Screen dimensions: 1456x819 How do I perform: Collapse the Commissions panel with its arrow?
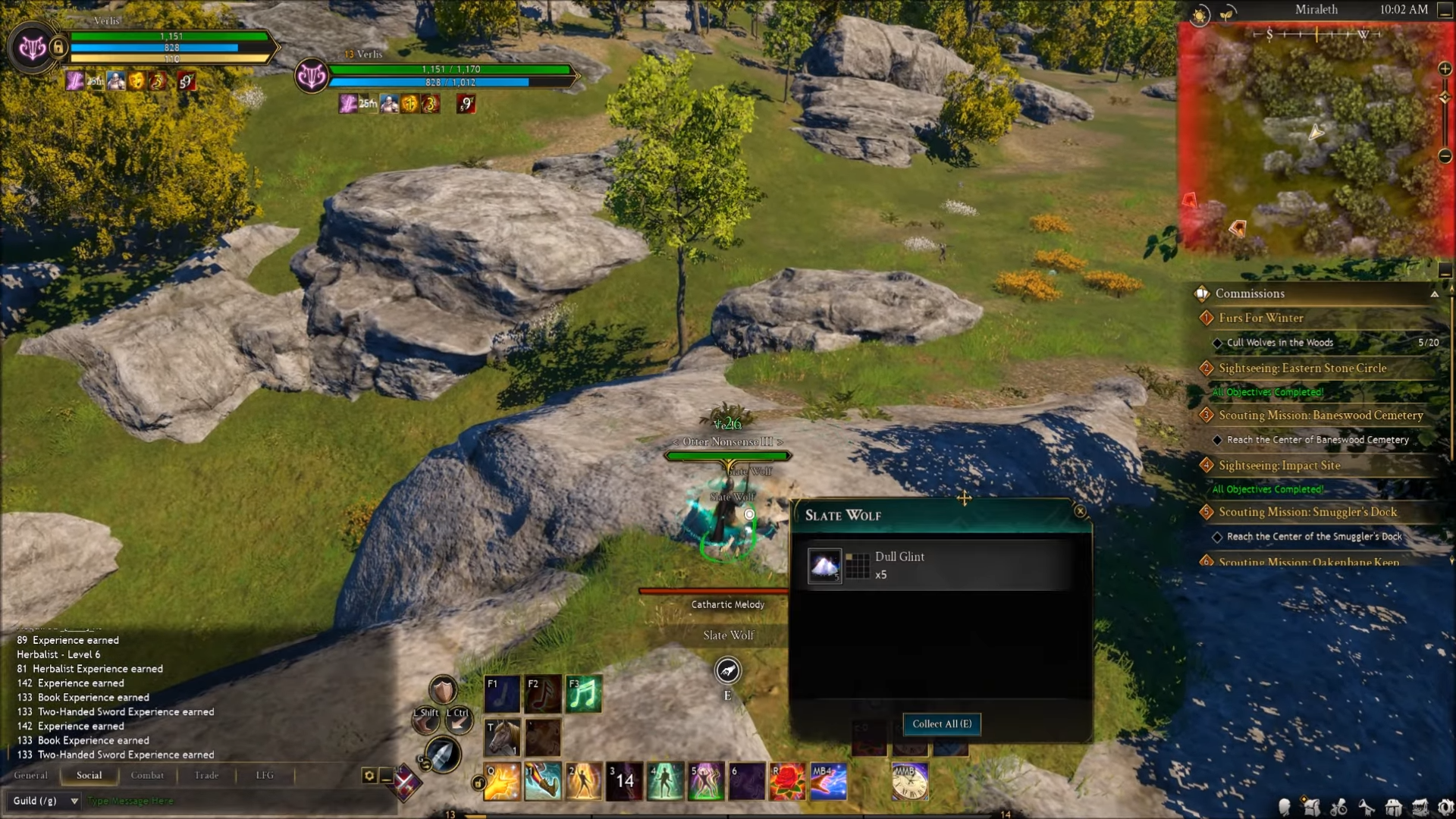1434,294
